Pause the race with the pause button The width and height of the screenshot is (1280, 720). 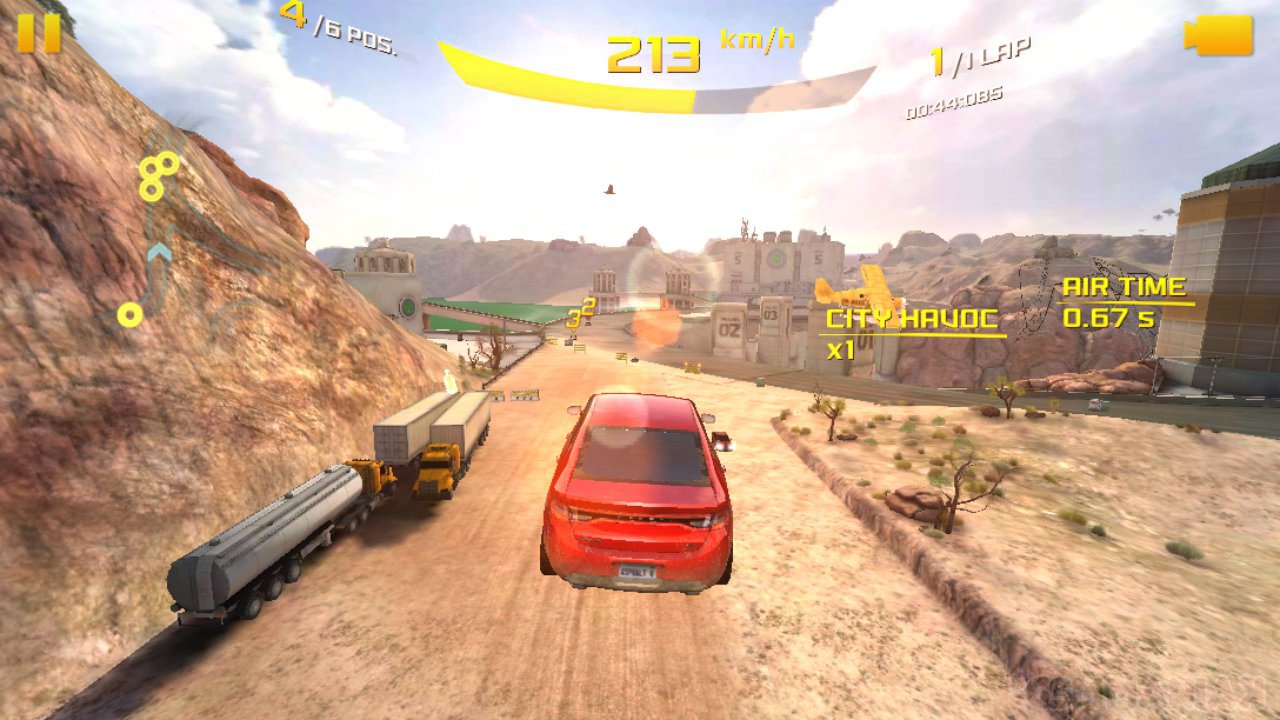pyautogui.click(x=39, y=33)
